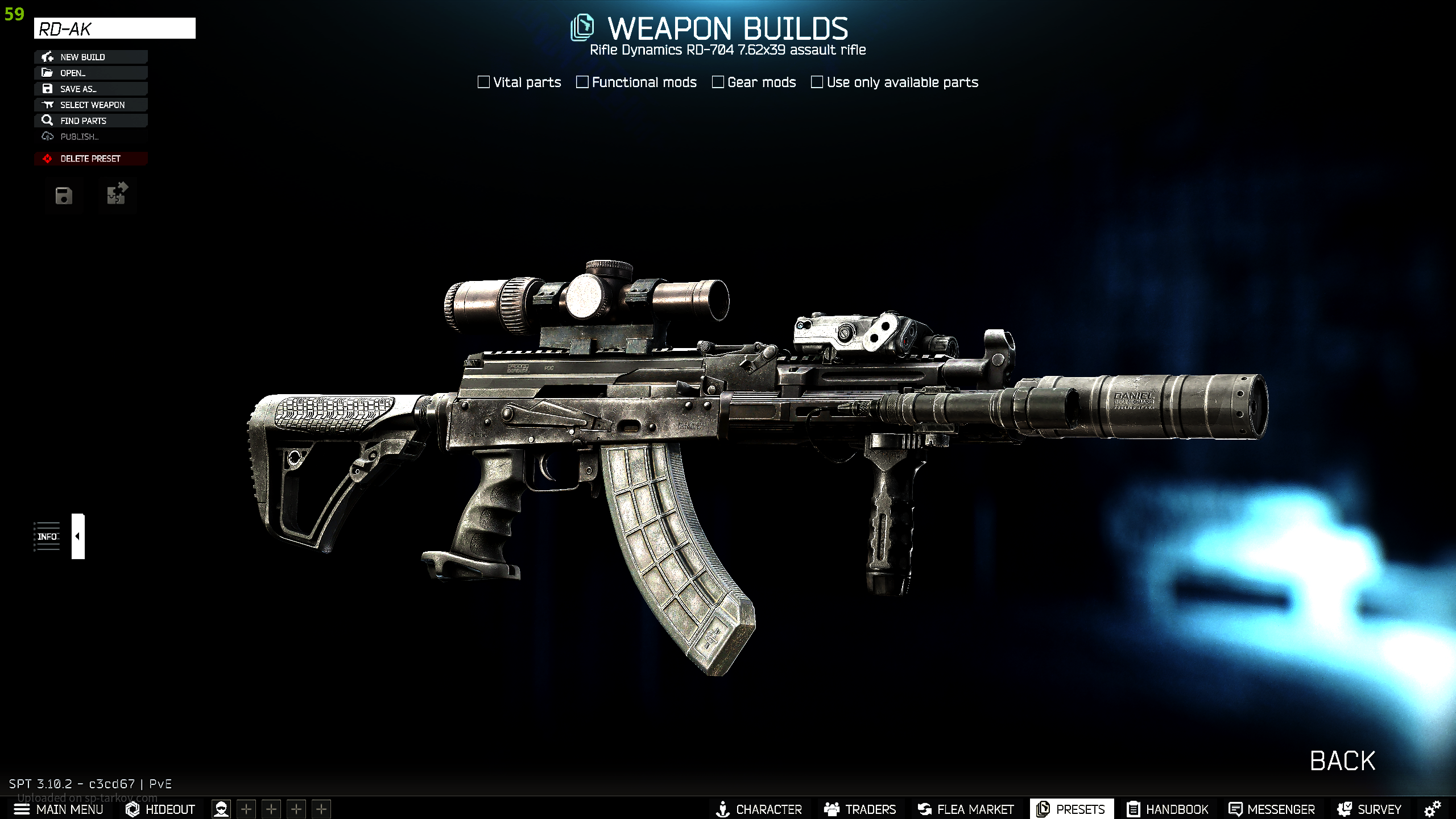
Task: Open the Flea Market
Action: 965,809
